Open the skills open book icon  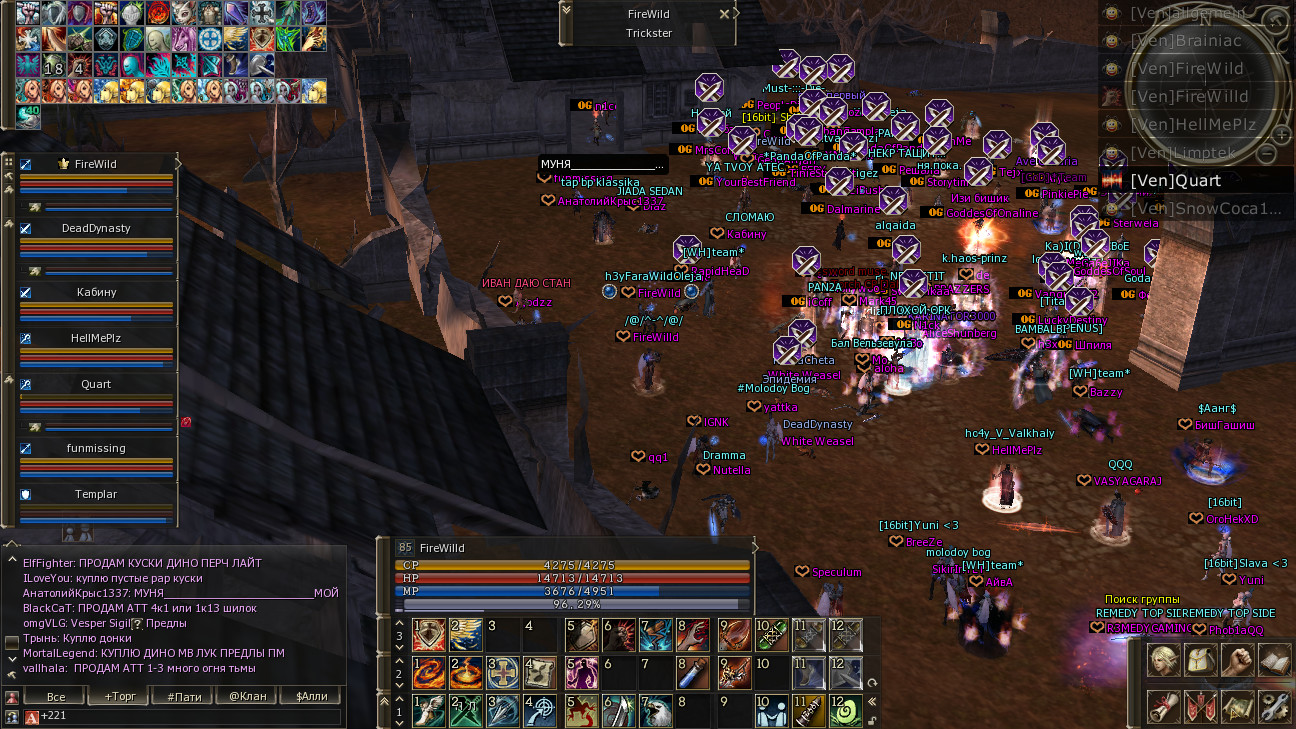click(x=1274, y=661)
